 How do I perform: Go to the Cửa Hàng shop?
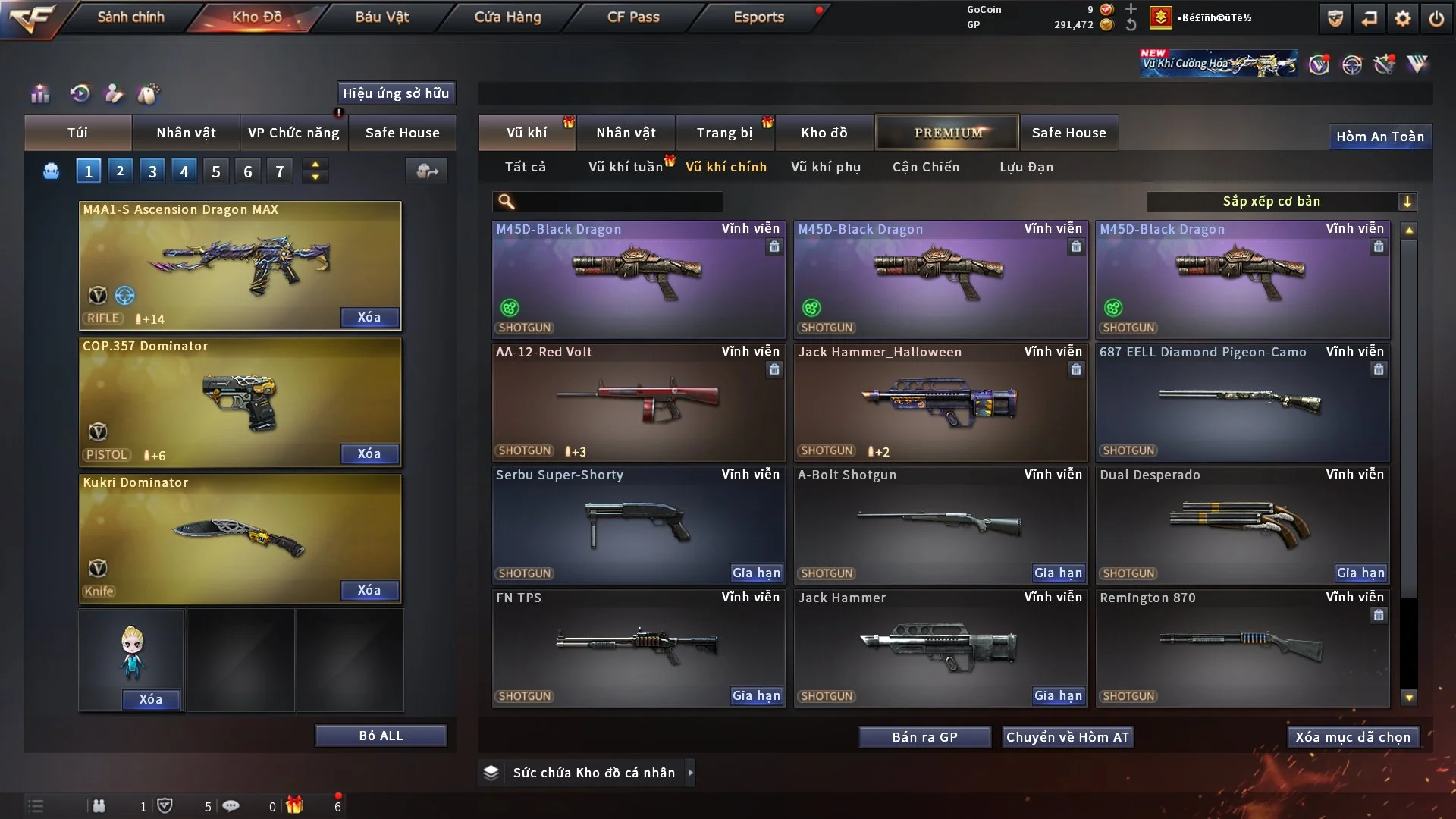point(507,17)
